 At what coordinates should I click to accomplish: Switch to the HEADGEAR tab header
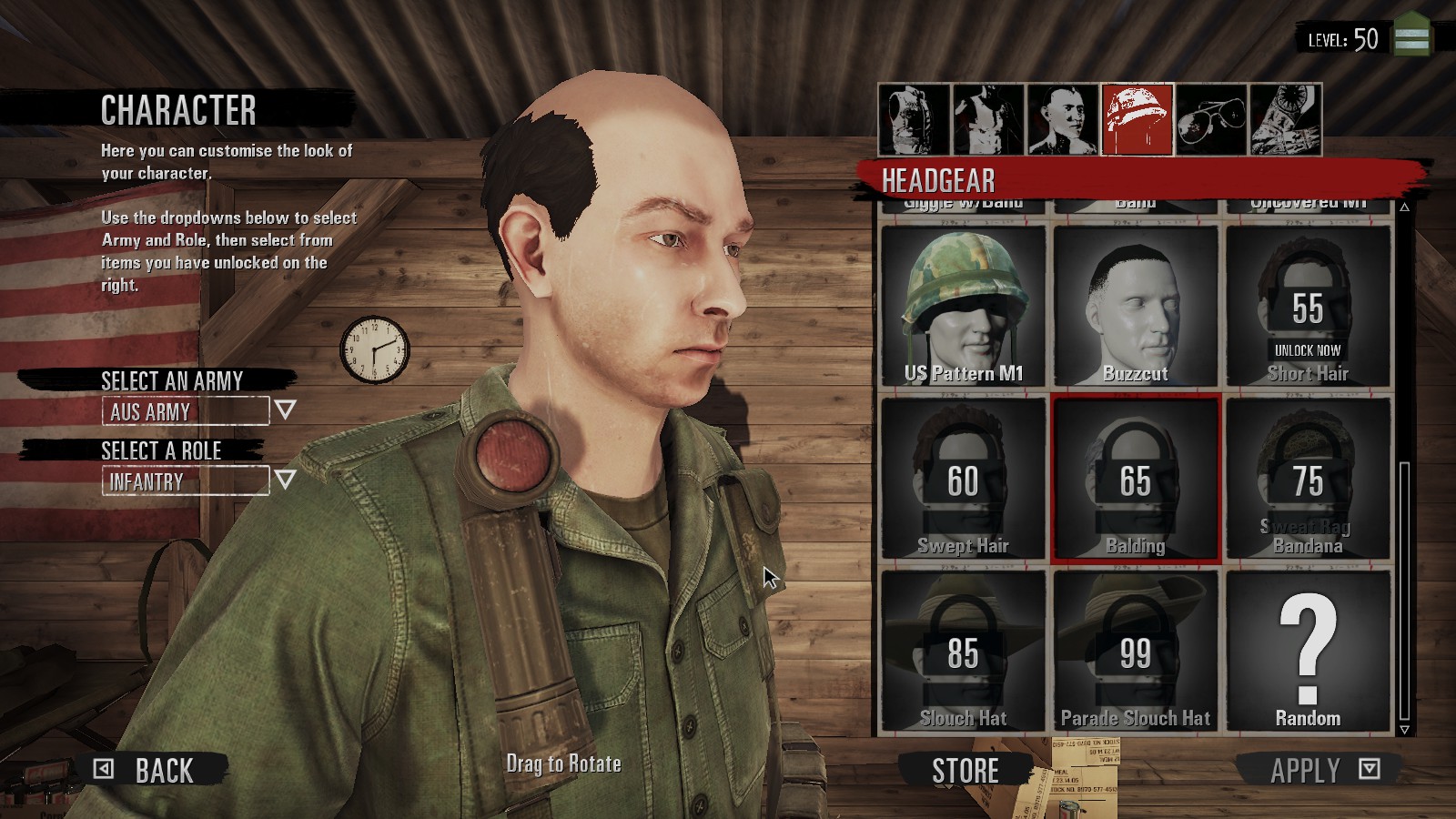pos(937,177)
